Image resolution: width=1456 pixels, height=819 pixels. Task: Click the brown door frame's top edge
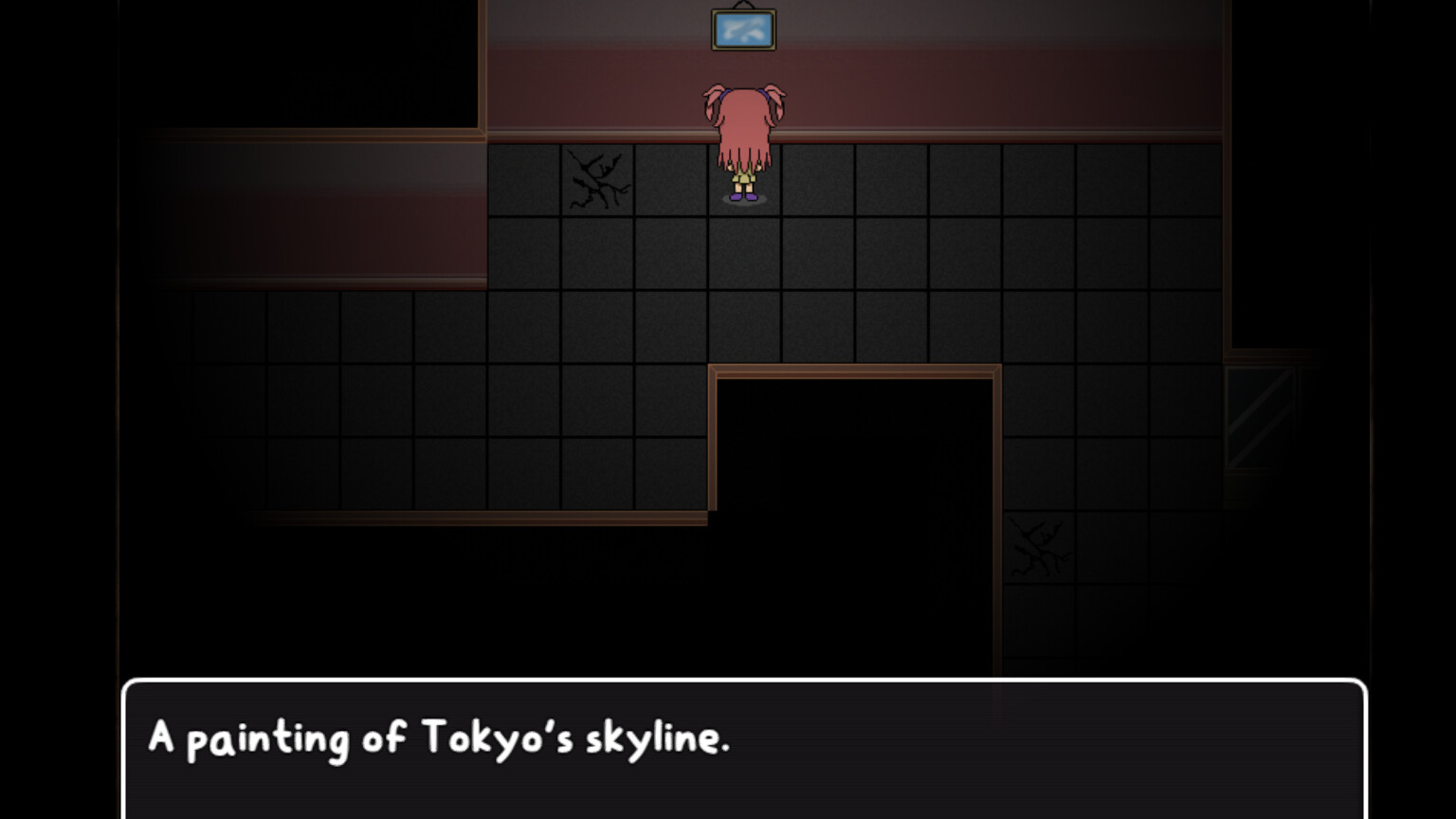pyautogui.click(x=853, y=370)
